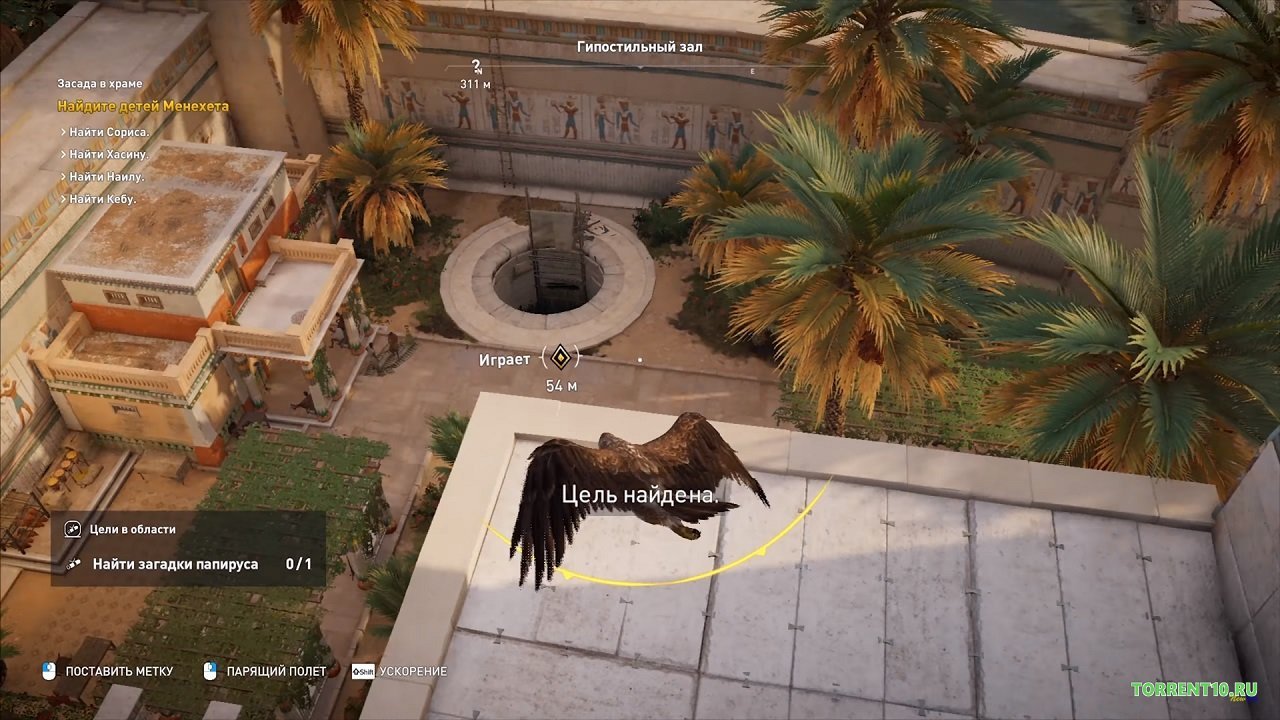This screenshot has width=1280, height=720.
Task: Select the "Найти загадки папируса" location objective
Action: point(175,564)
